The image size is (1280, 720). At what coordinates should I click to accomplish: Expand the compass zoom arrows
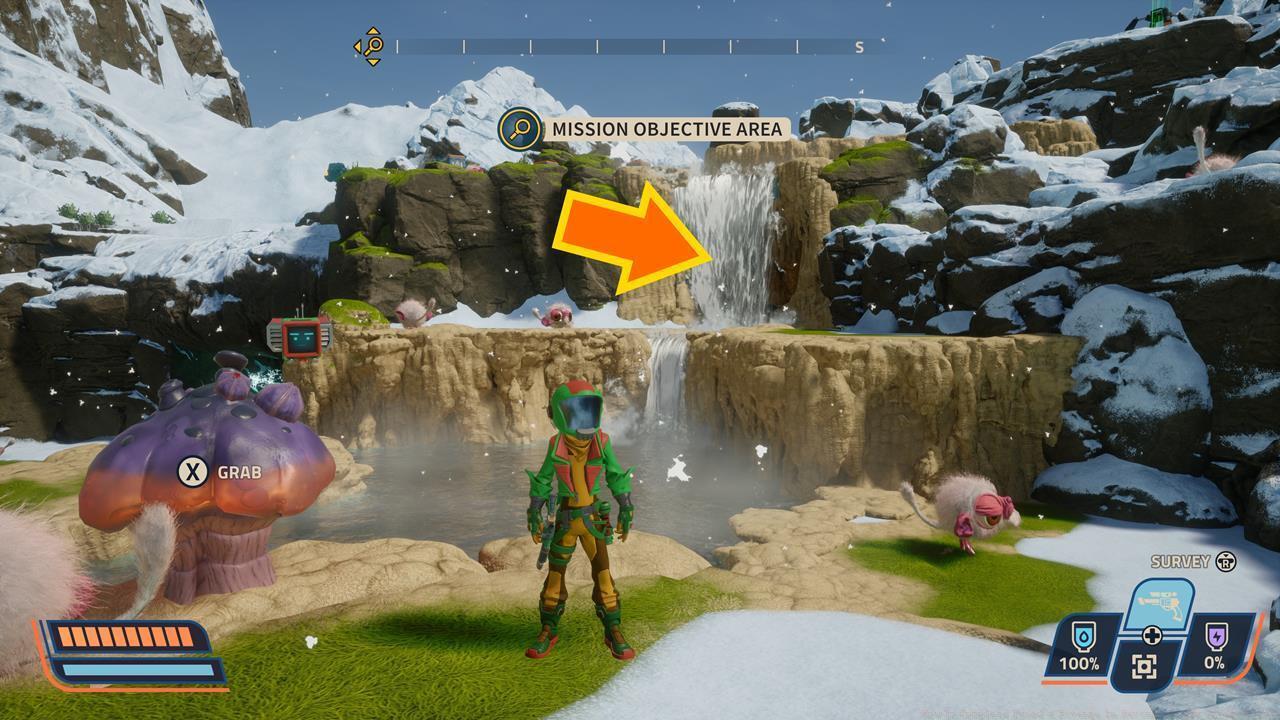[x=372, y=29]
